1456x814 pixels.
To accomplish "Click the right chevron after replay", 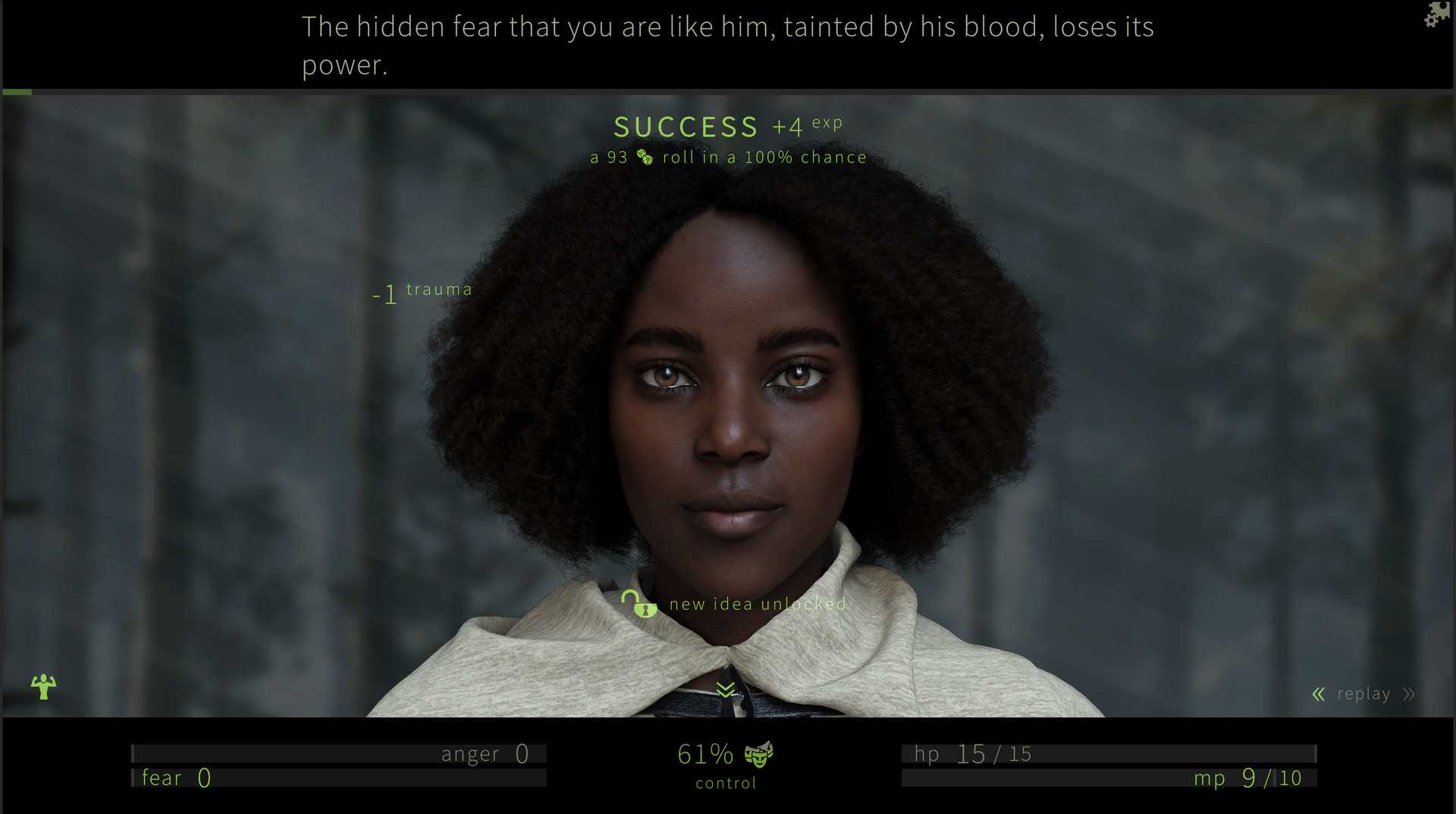I will pyautogui.click(x=1407, y=693).
